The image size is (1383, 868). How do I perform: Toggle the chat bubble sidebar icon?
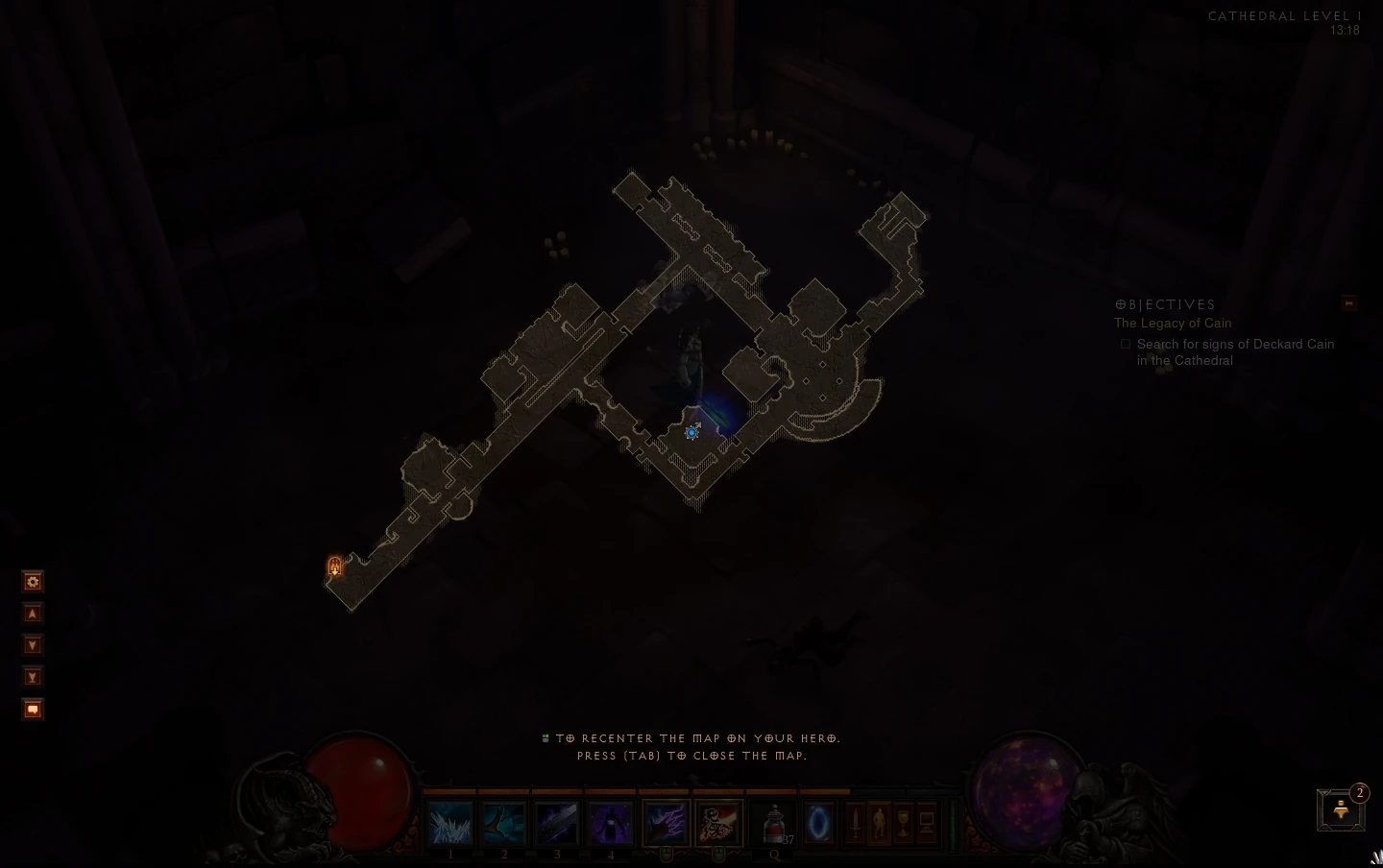coord(33,709)
